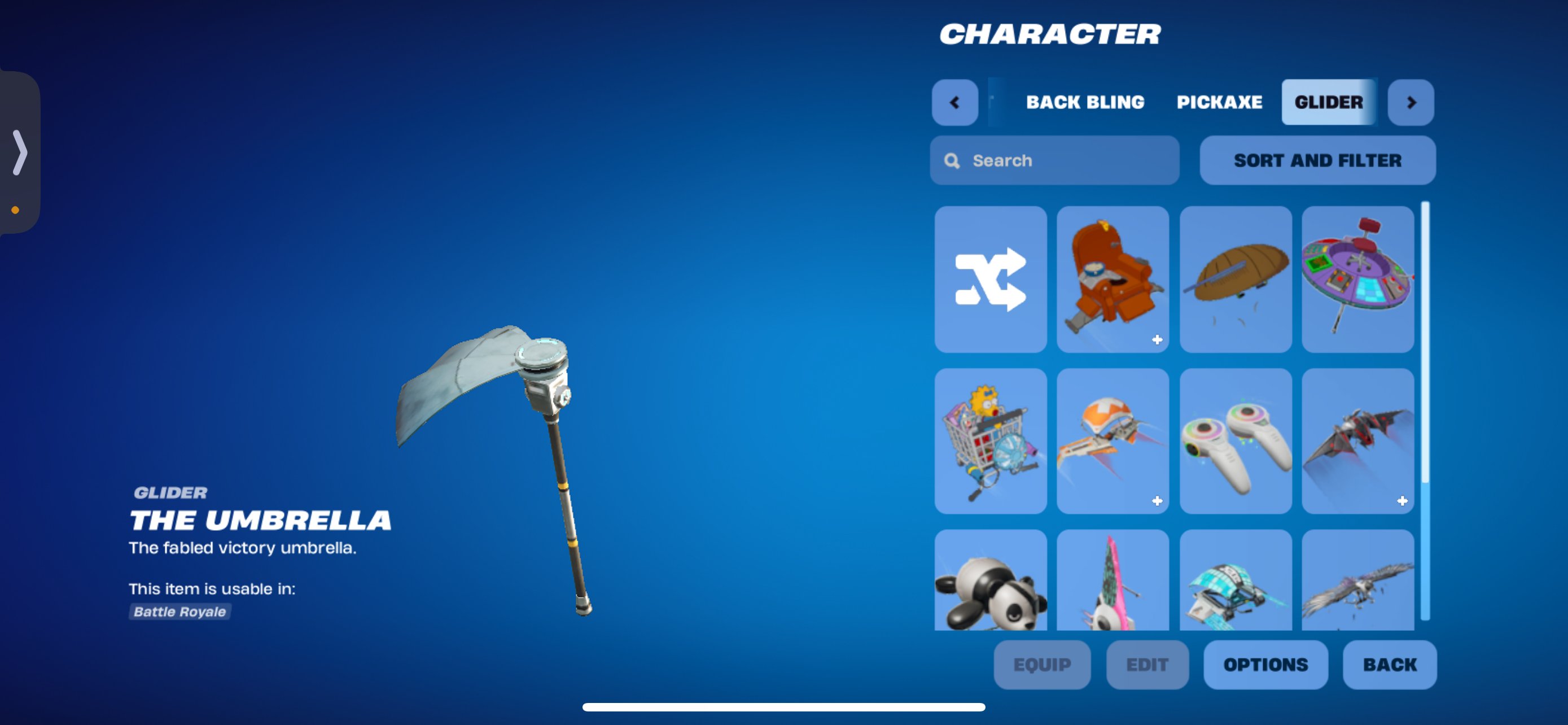Go to previous category with left arrow
This screenshot has width=1568, height=725.
[954, 102]
